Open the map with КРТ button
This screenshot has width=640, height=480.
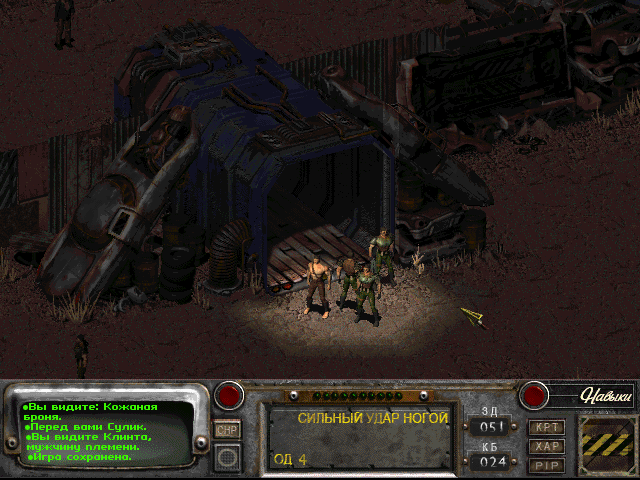point(547,427)
